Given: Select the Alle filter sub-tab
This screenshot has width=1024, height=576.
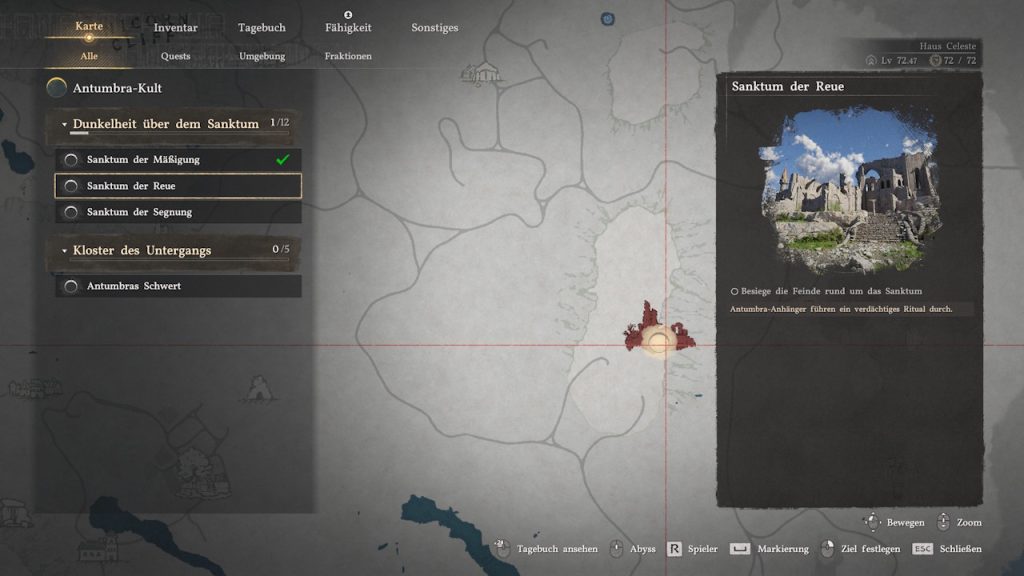Looking at the screenshot, I should tap(89, 56).
